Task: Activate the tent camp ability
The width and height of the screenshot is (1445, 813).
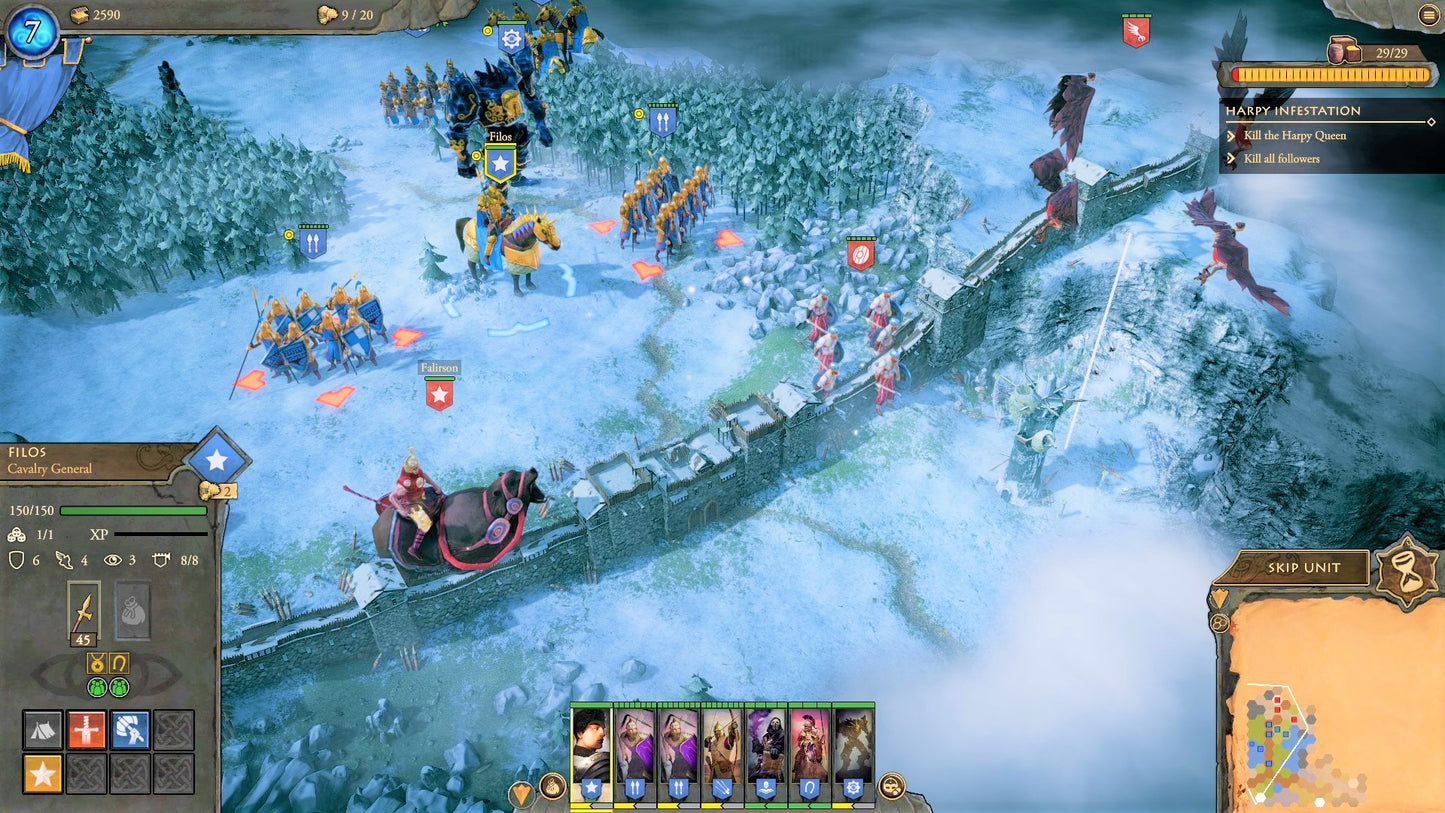Action: pos(43,730)
